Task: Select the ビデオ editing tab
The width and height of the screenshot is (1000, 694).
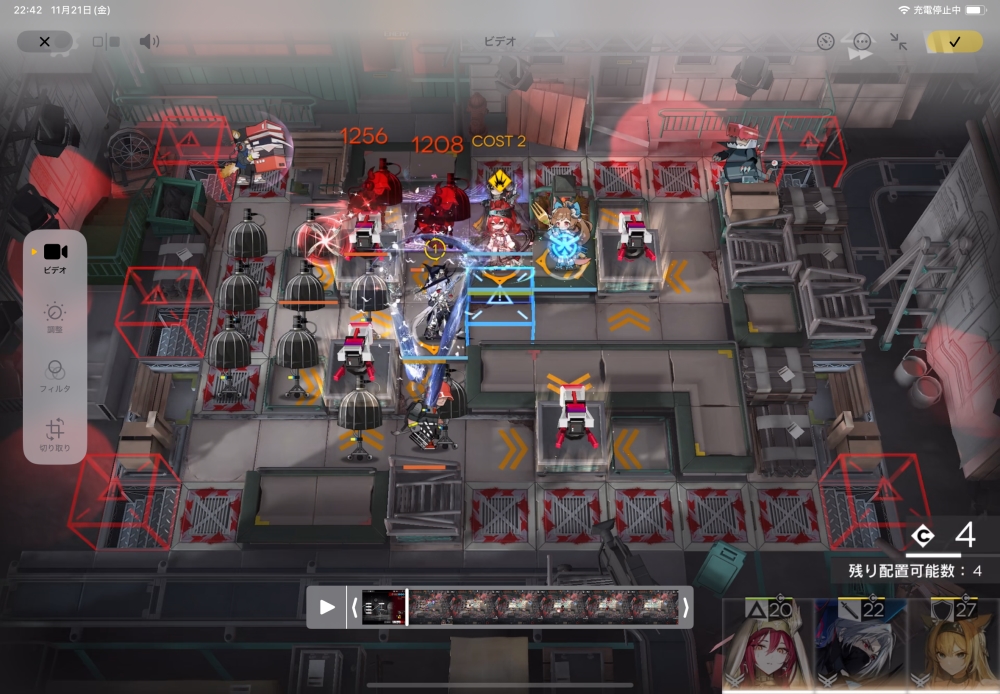Action: (55, 256)
